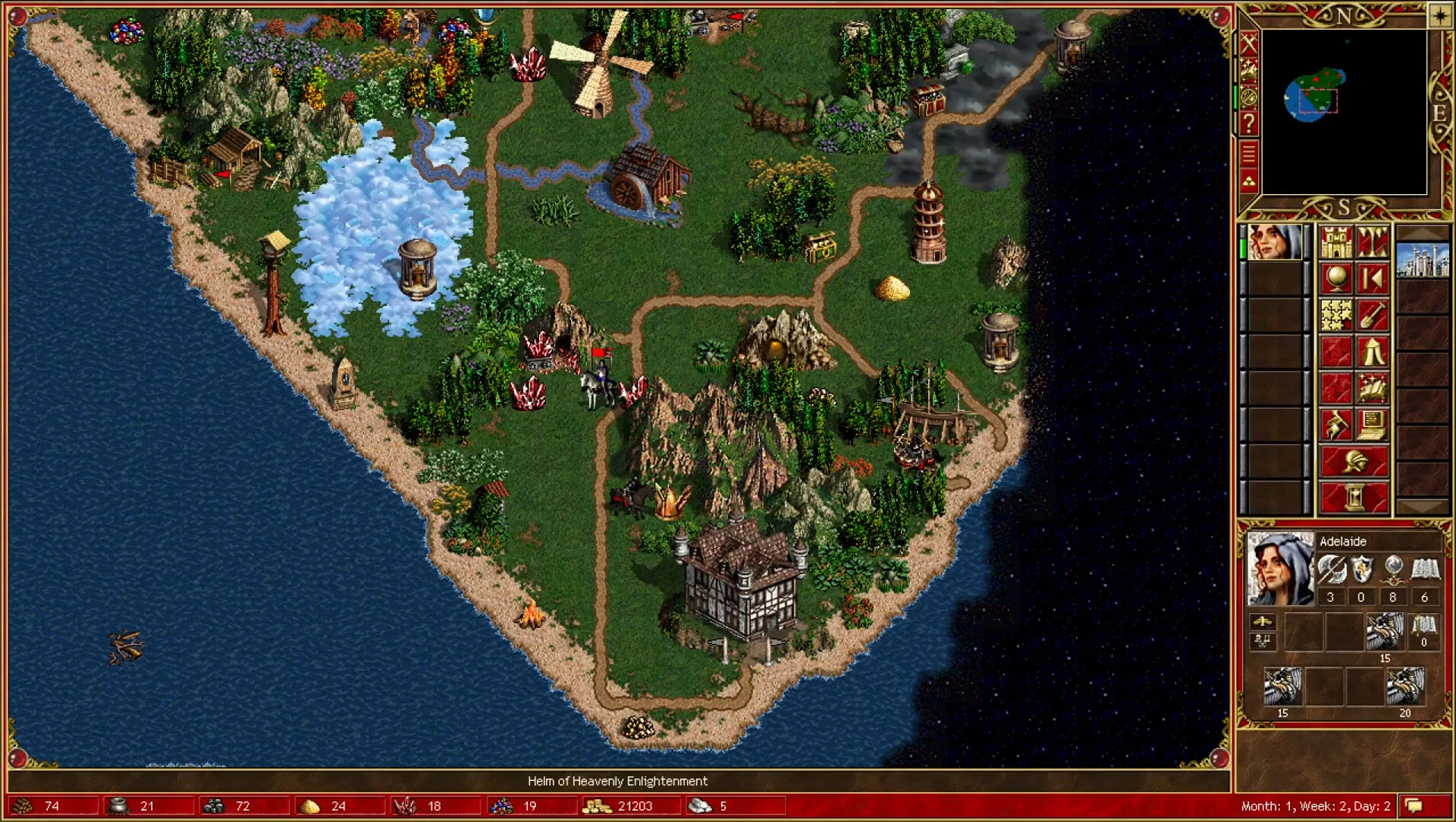Image resolution: width=1456 pixels, height=822 pixels.
Task: Open the Puzzle Map
Action: click(x=1336, y=314)
